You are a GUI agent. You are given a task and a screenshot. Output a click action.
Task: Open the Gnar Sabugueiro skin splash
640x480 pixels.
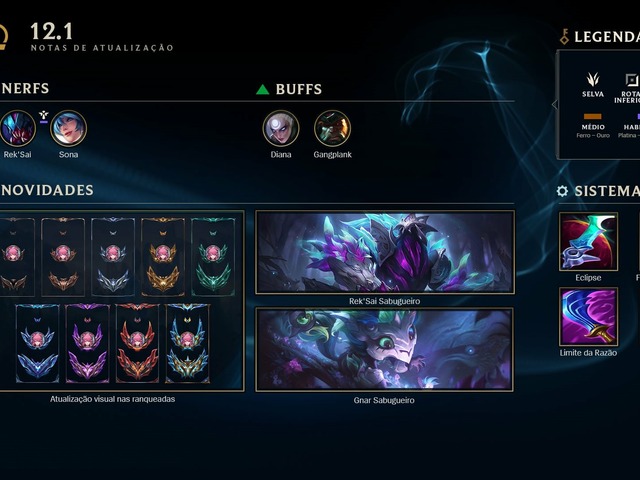pos(385,349)
